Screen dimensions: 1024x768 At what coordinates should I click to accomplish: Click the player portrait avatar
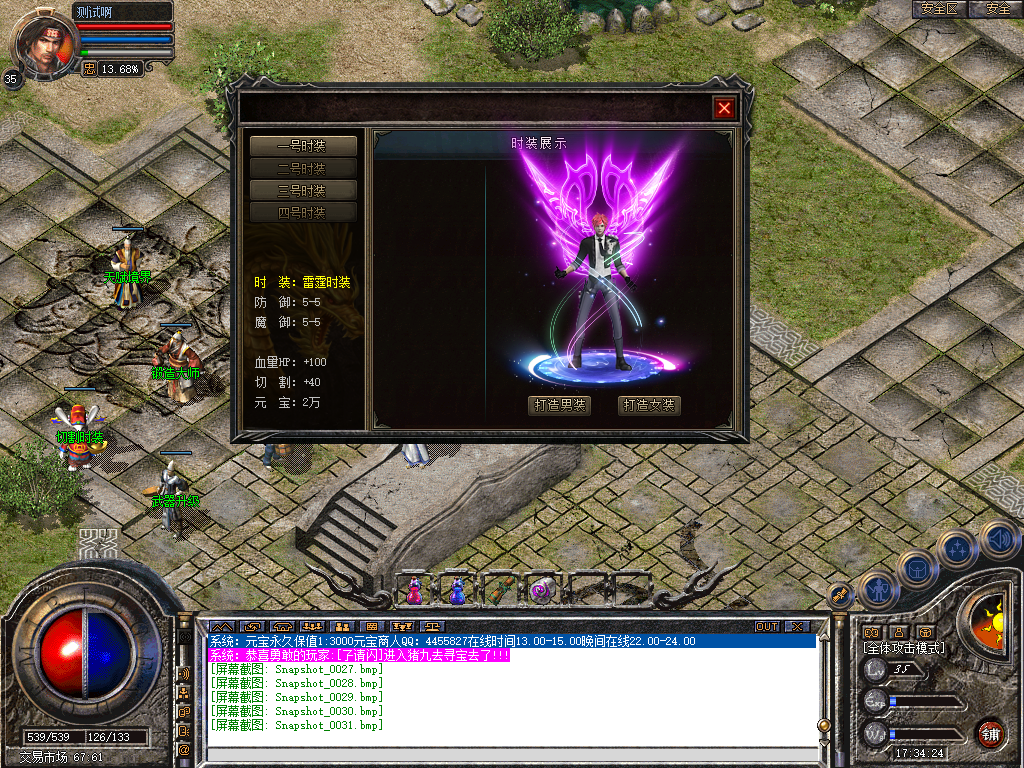click(42, 42)
